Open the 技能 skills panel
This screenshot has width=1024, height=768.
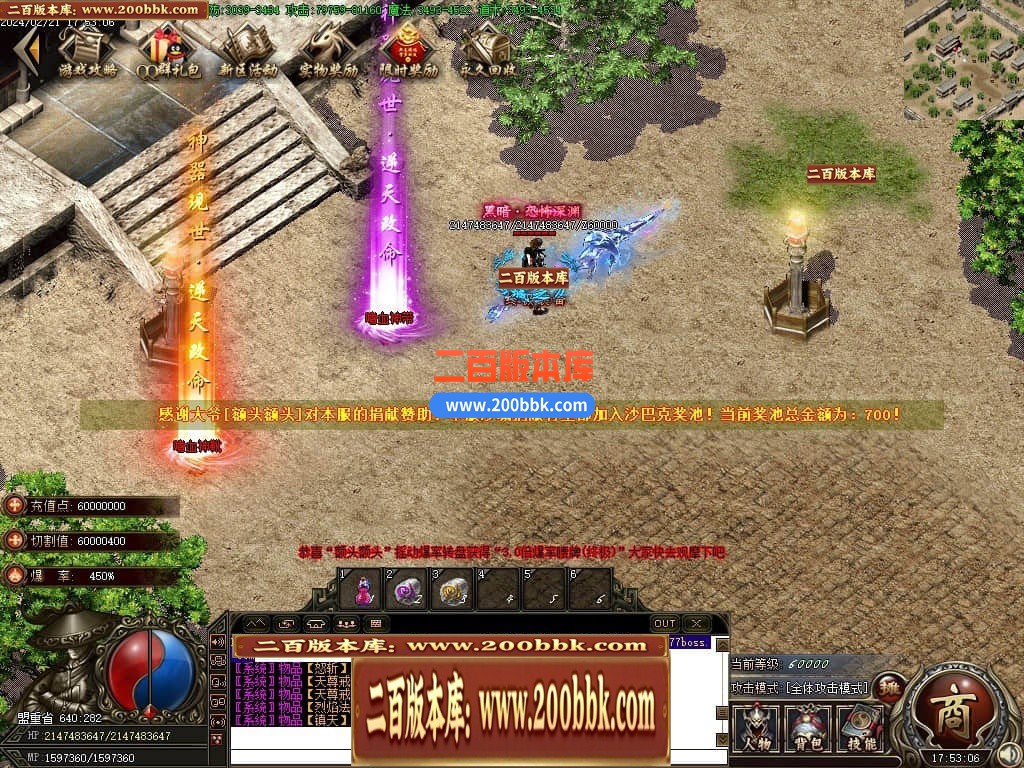(858, 727)
